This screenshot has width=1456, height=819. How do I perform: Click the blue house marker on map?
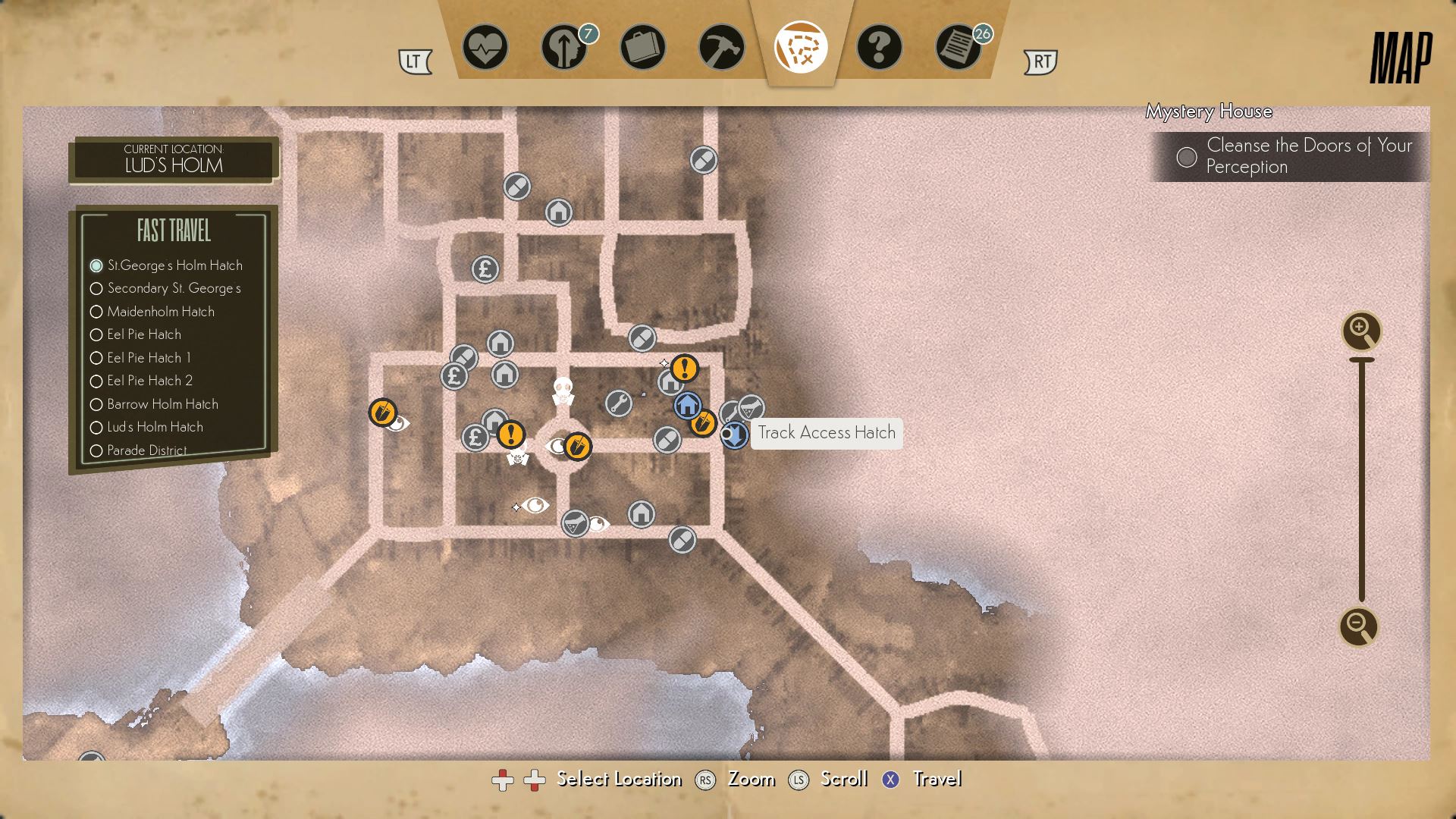[687, 406]
